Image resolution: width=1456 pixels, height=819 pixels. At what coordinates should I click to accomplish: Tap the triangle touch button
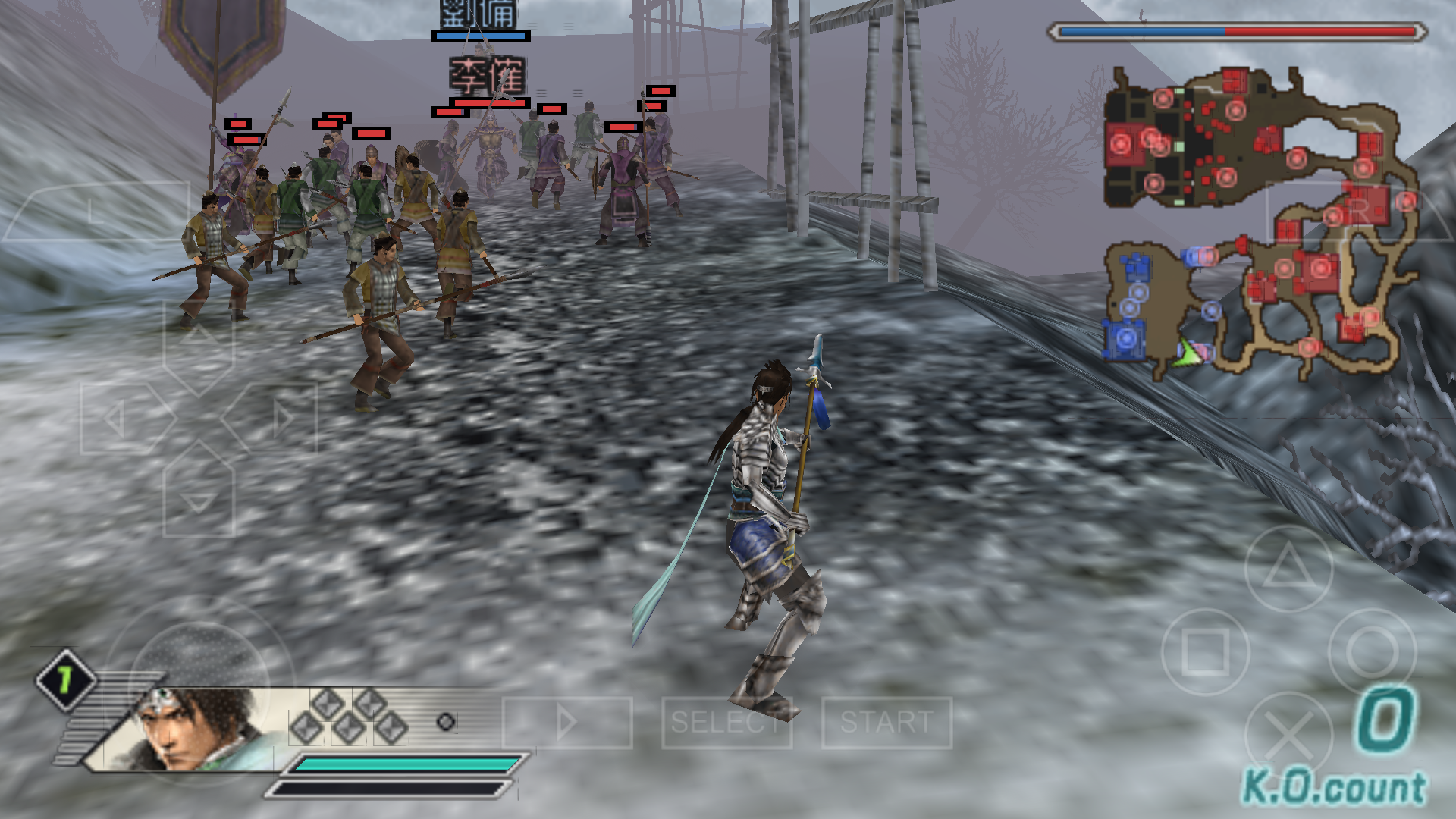click(1288, 569)
